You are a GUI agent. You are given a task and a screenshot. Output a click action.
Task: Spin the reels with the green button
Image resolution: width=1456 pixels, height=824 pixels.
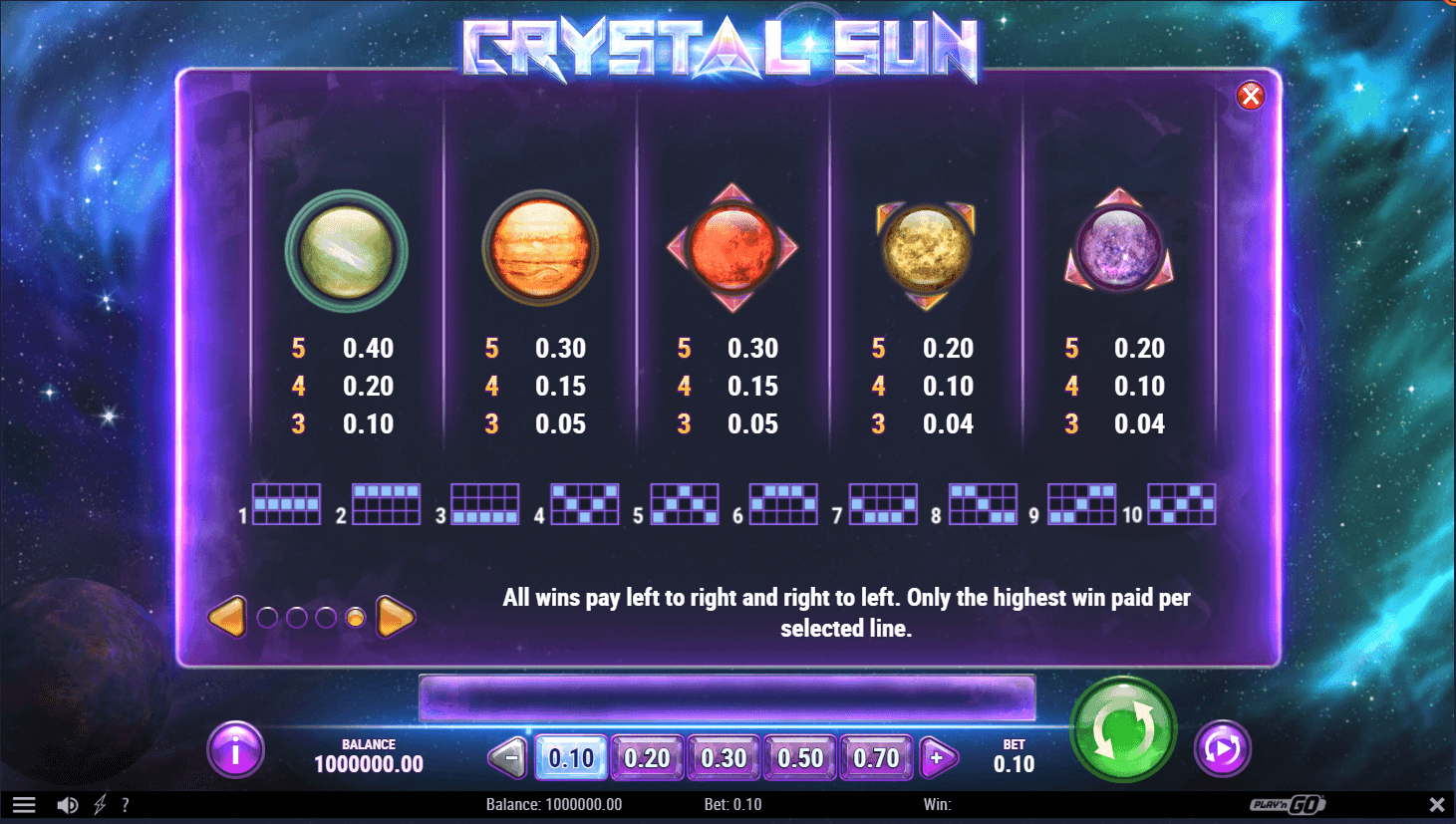[1123, 729]
